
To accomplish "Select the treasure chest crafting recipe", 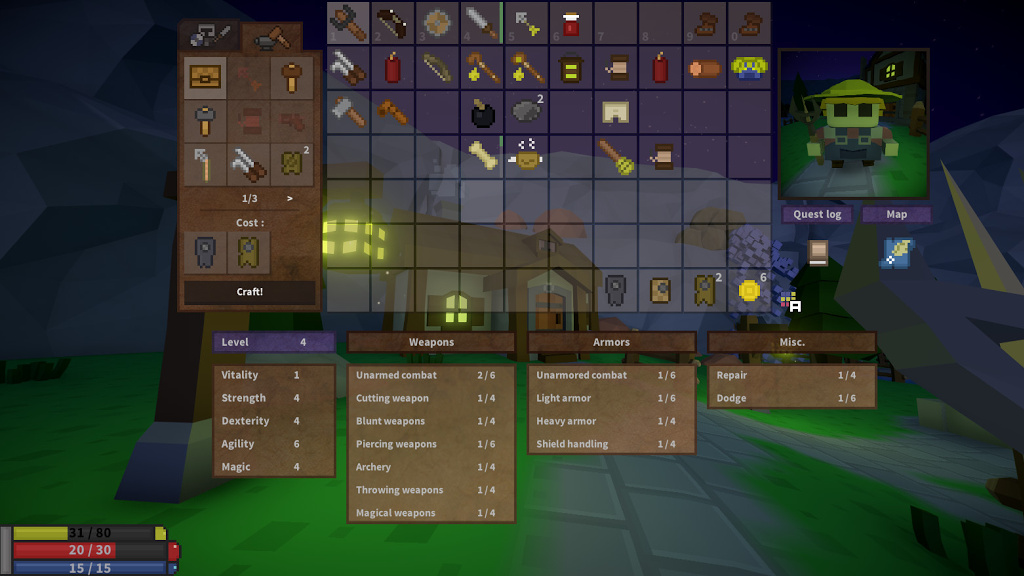I will tap(205, 78).
